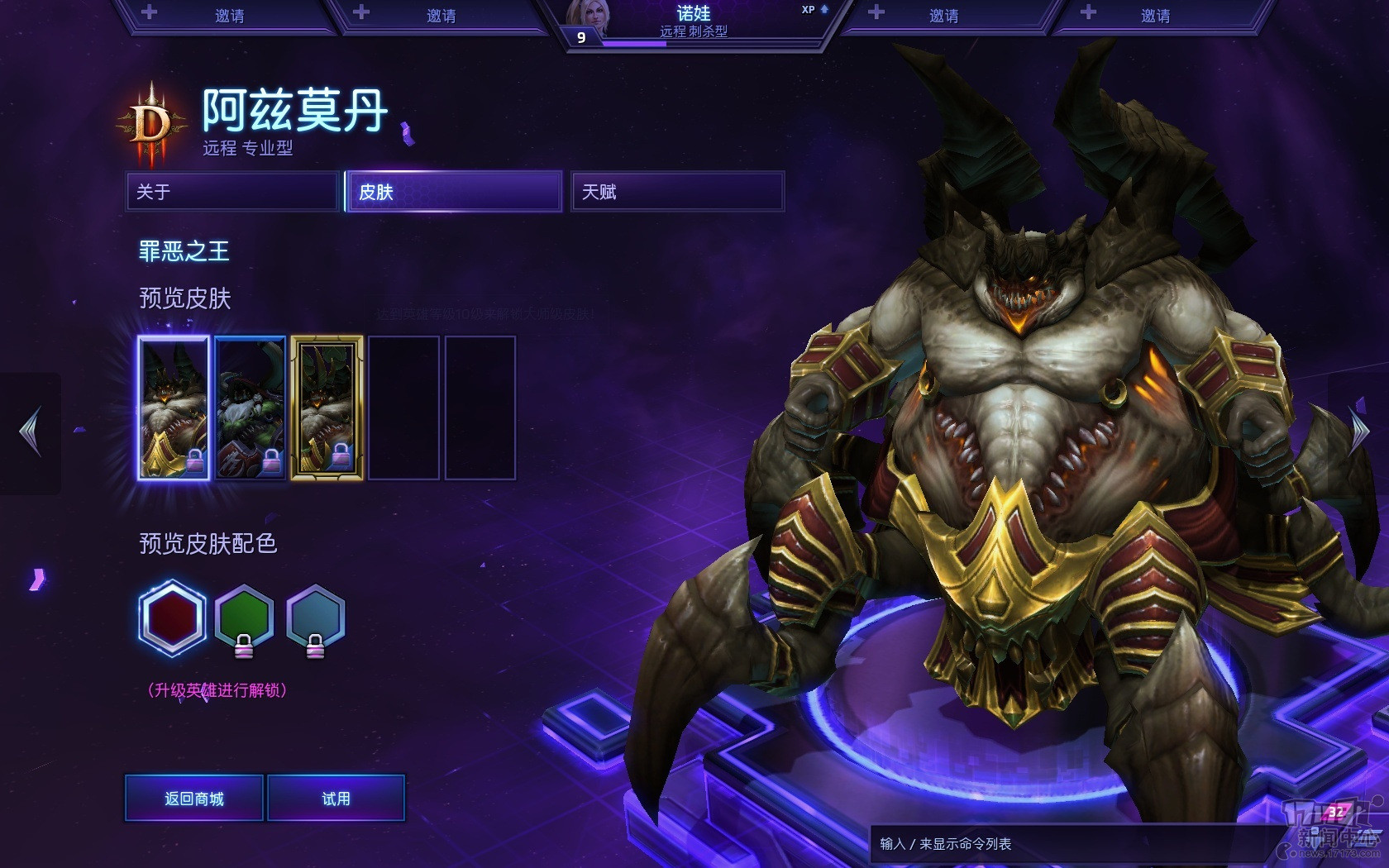Image resolution: width=1389 pixels, height=868 pixels.
Task: Click 返回商城 to return to shop
Action: (x=194, y=799)
